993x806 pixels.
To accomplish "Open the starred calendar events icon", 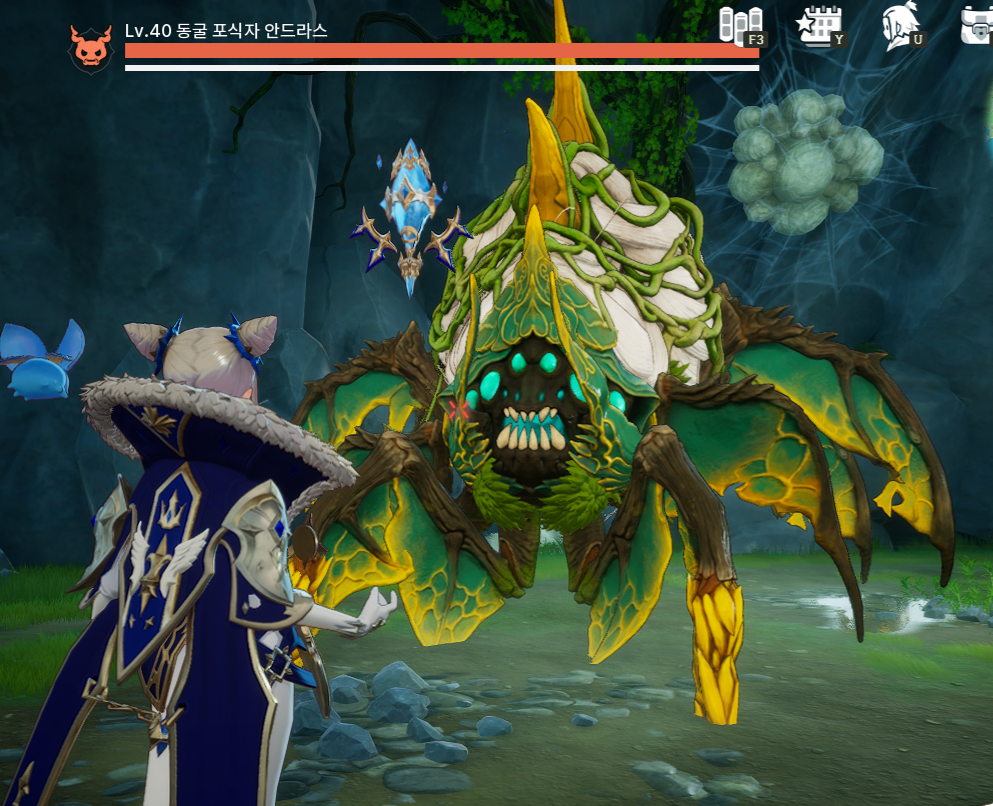I will [x=819, y=25].
